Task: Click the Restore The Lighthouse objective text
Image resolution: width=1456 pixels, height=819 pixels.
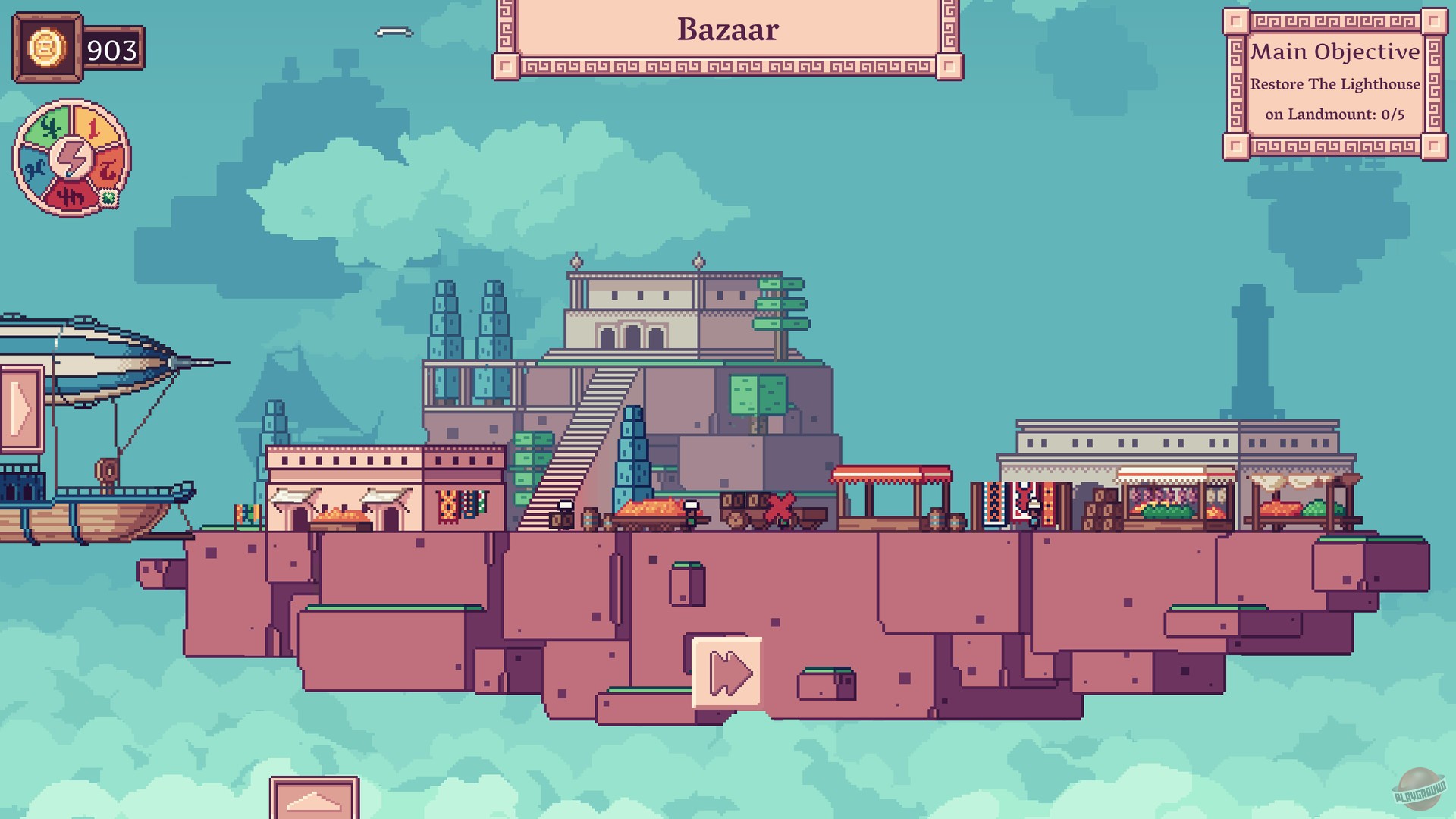Action: (1337, 86)
